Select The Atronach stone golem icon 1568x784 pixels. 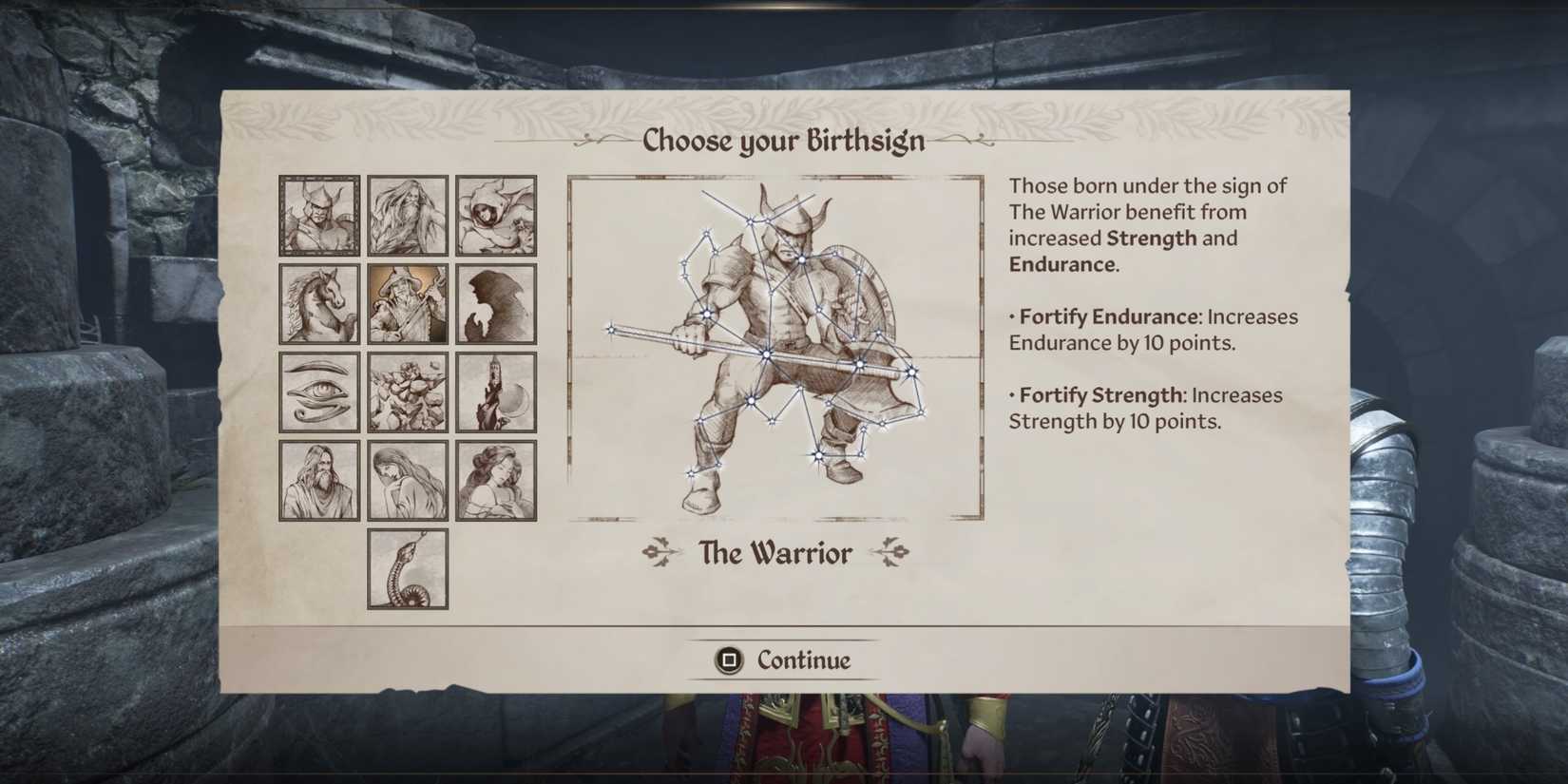coord(407,392)
